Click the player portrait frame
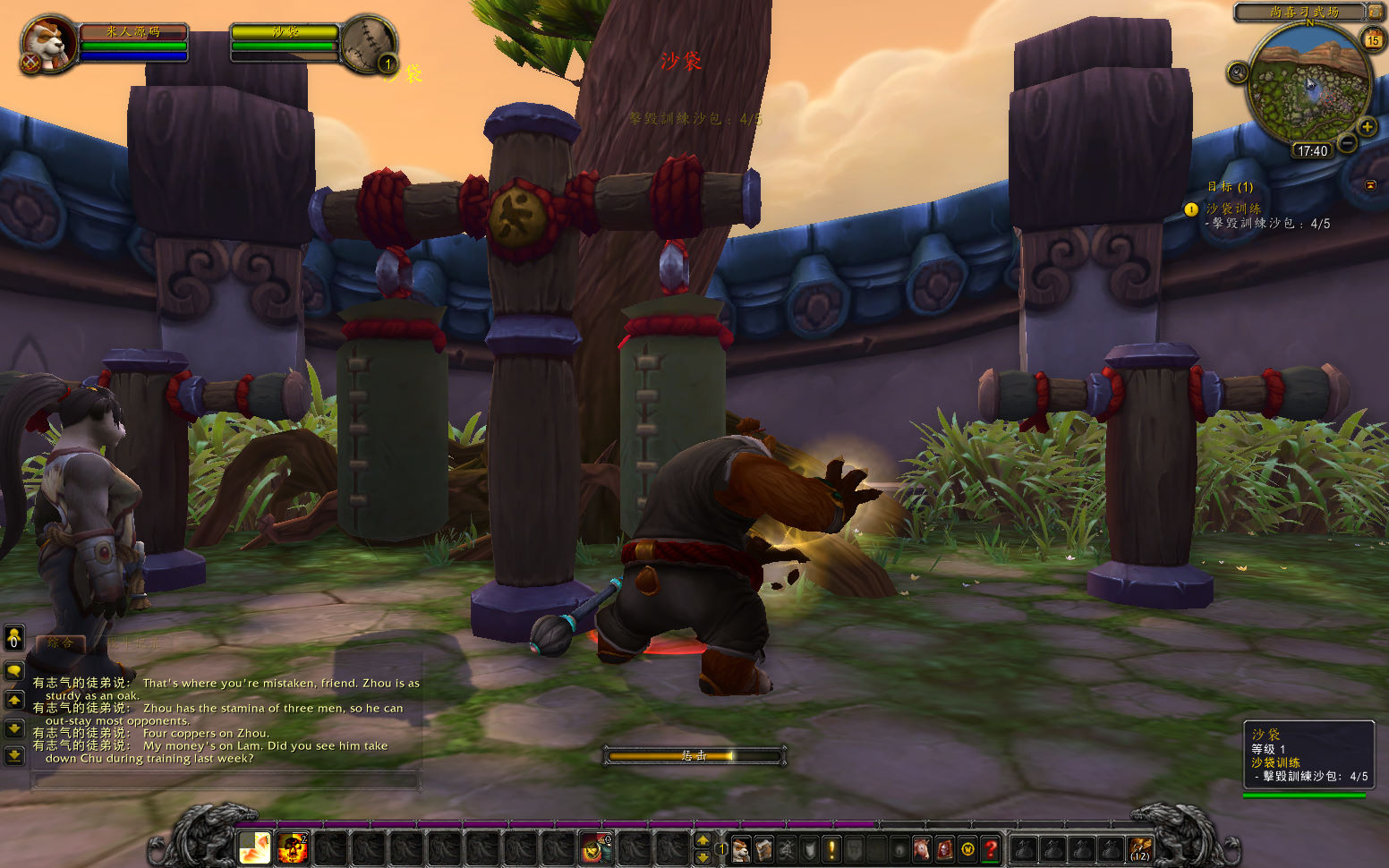 tap(49, 43)
